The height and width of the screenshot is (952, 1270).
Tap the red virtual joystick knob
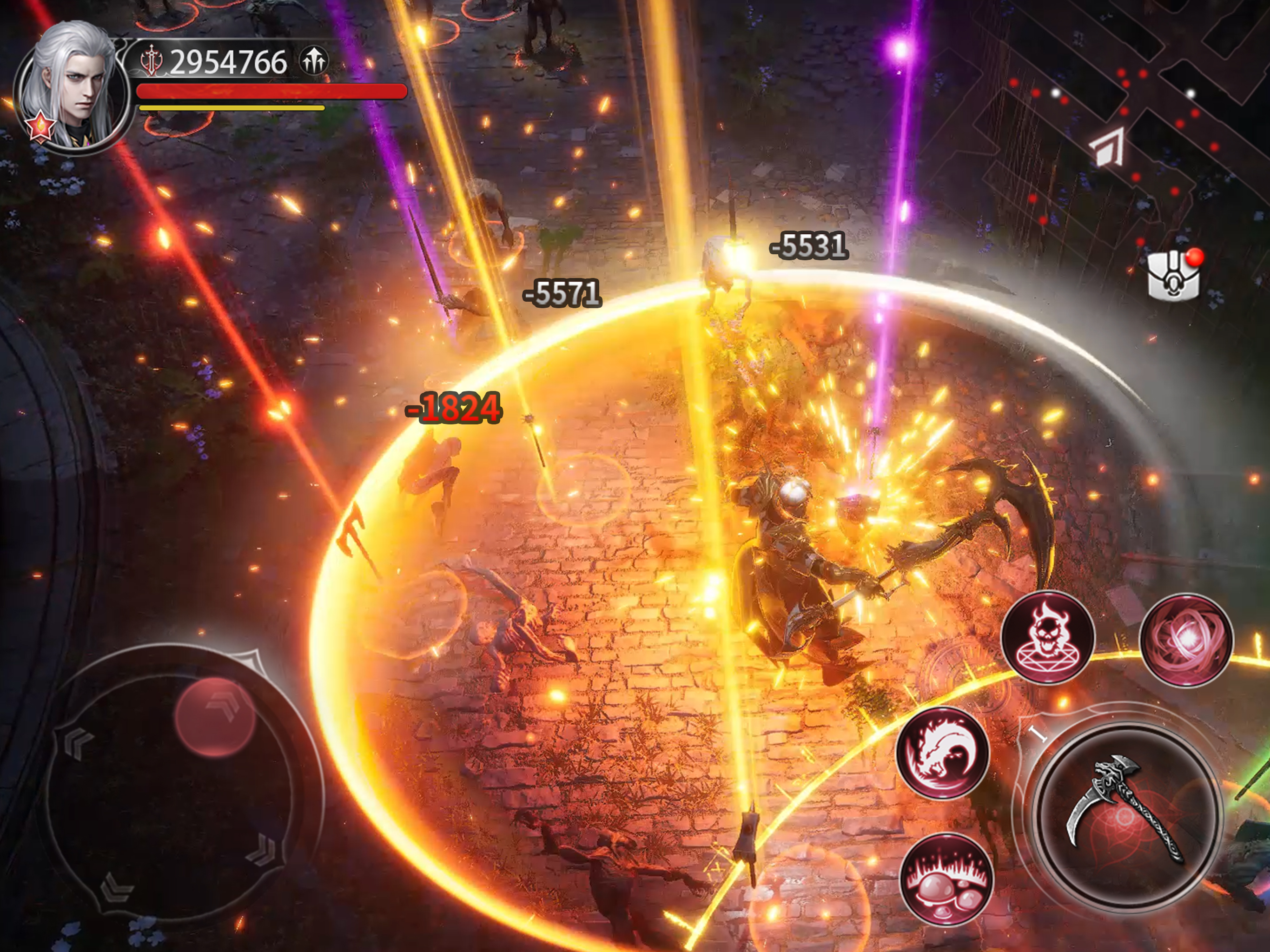point(214,717)
